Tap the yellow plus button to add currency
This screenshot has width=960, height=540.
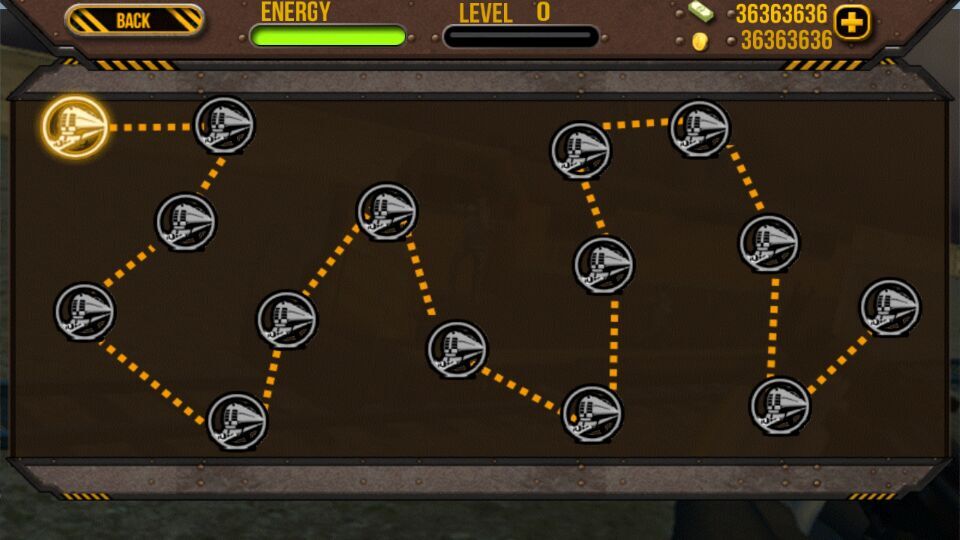(852, 22)
